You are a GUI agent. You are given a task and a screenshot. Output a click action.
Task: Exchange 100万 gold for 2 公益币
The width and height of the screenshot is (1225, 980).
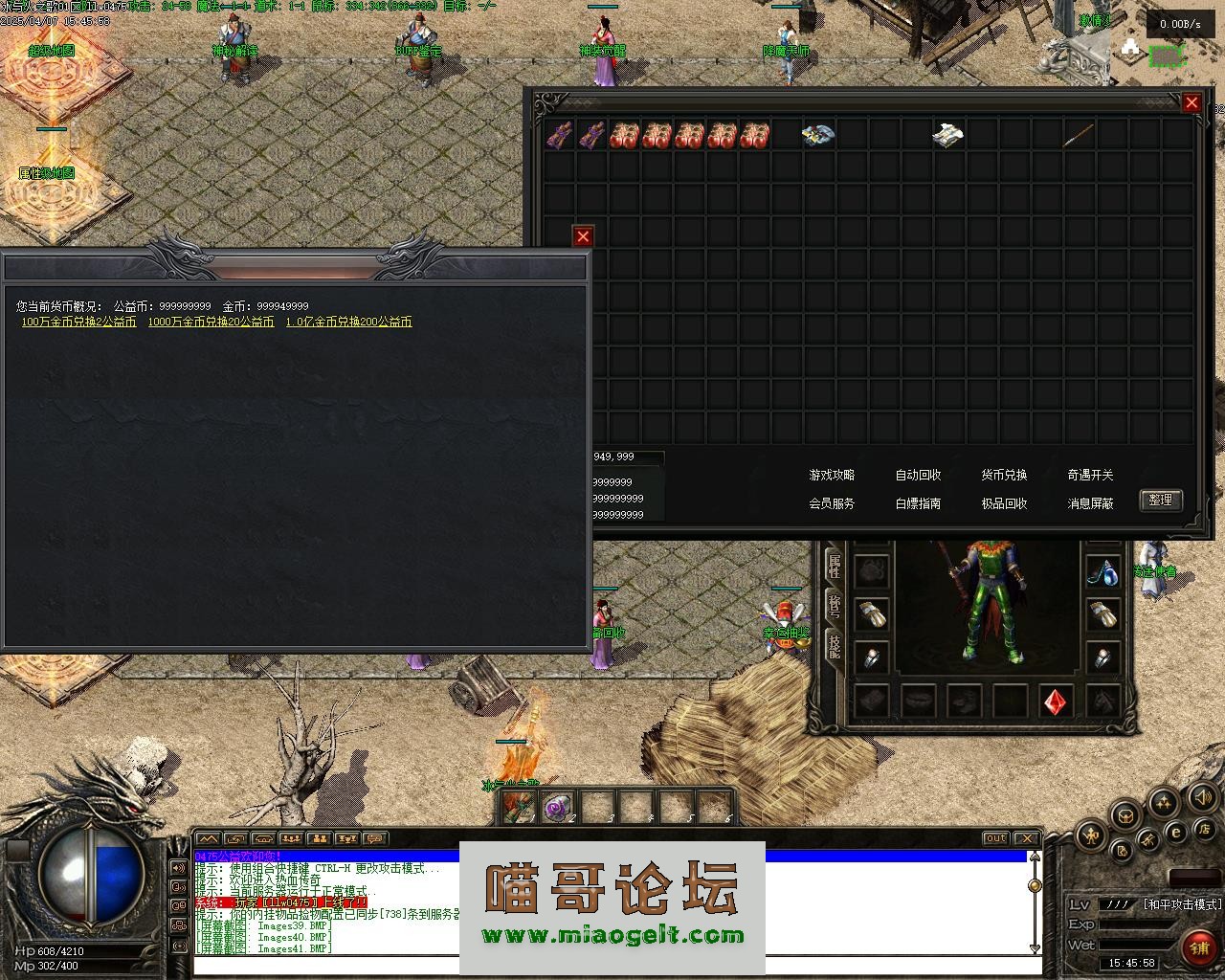coord(78,323)
